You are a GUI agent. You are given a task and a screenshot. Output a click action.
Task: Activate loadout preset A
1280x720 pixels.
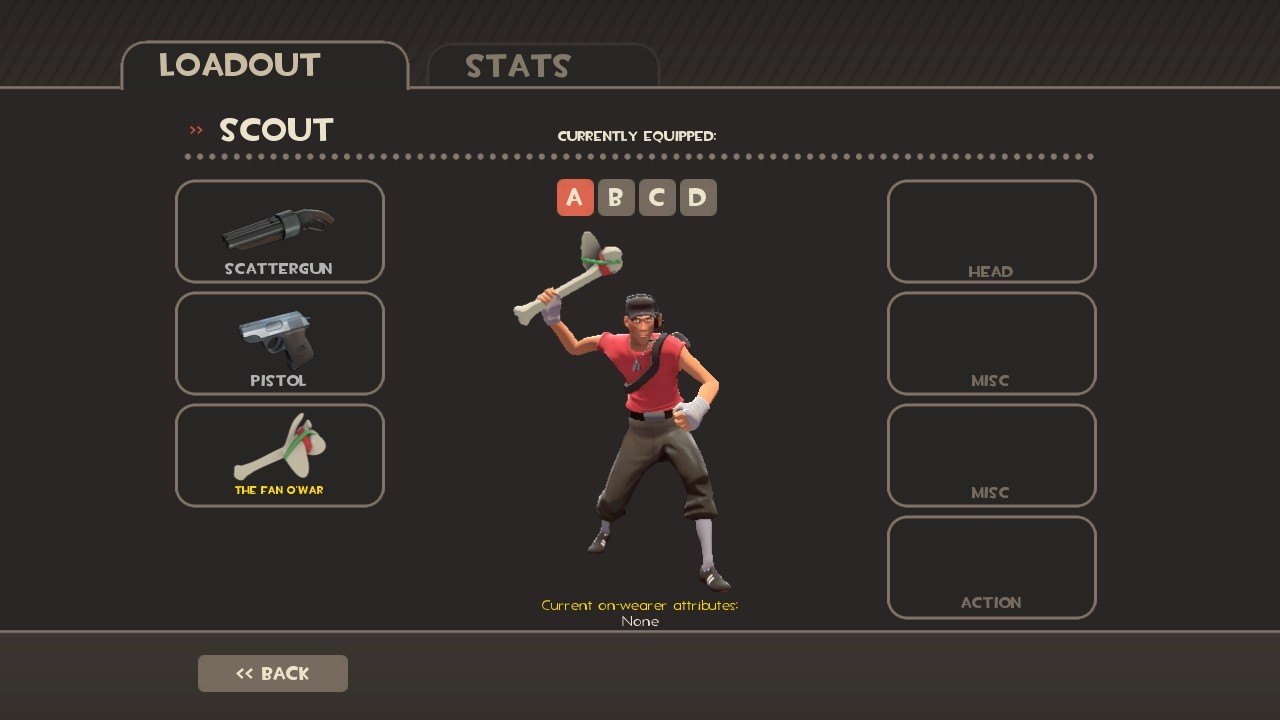click(574, 198)
